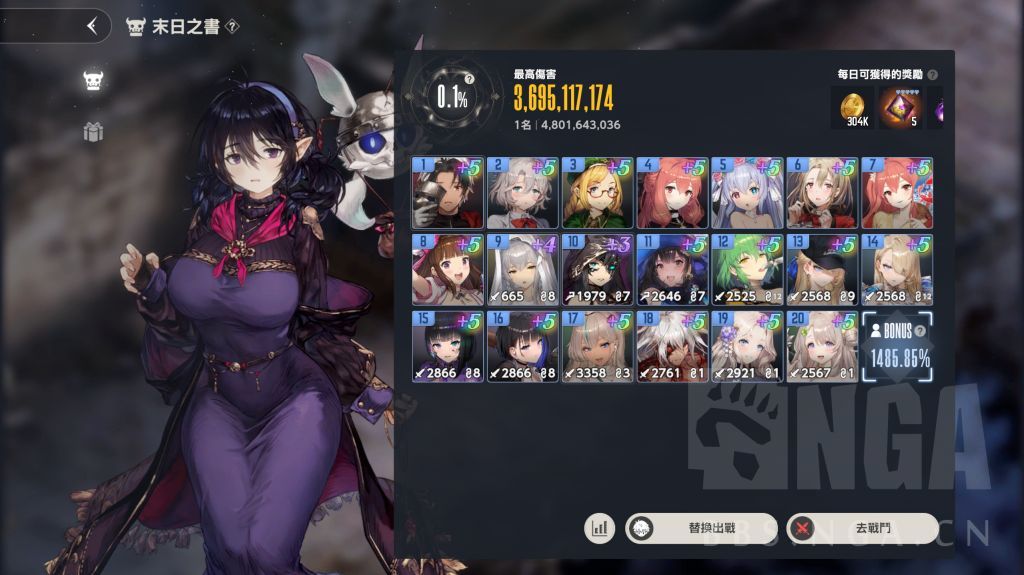Image resolution: width=1024 pixels, height=575 pixels.
Task: Open help icon next to 末日之書 title
Action: pyautogui.click(x=232, y=26)
